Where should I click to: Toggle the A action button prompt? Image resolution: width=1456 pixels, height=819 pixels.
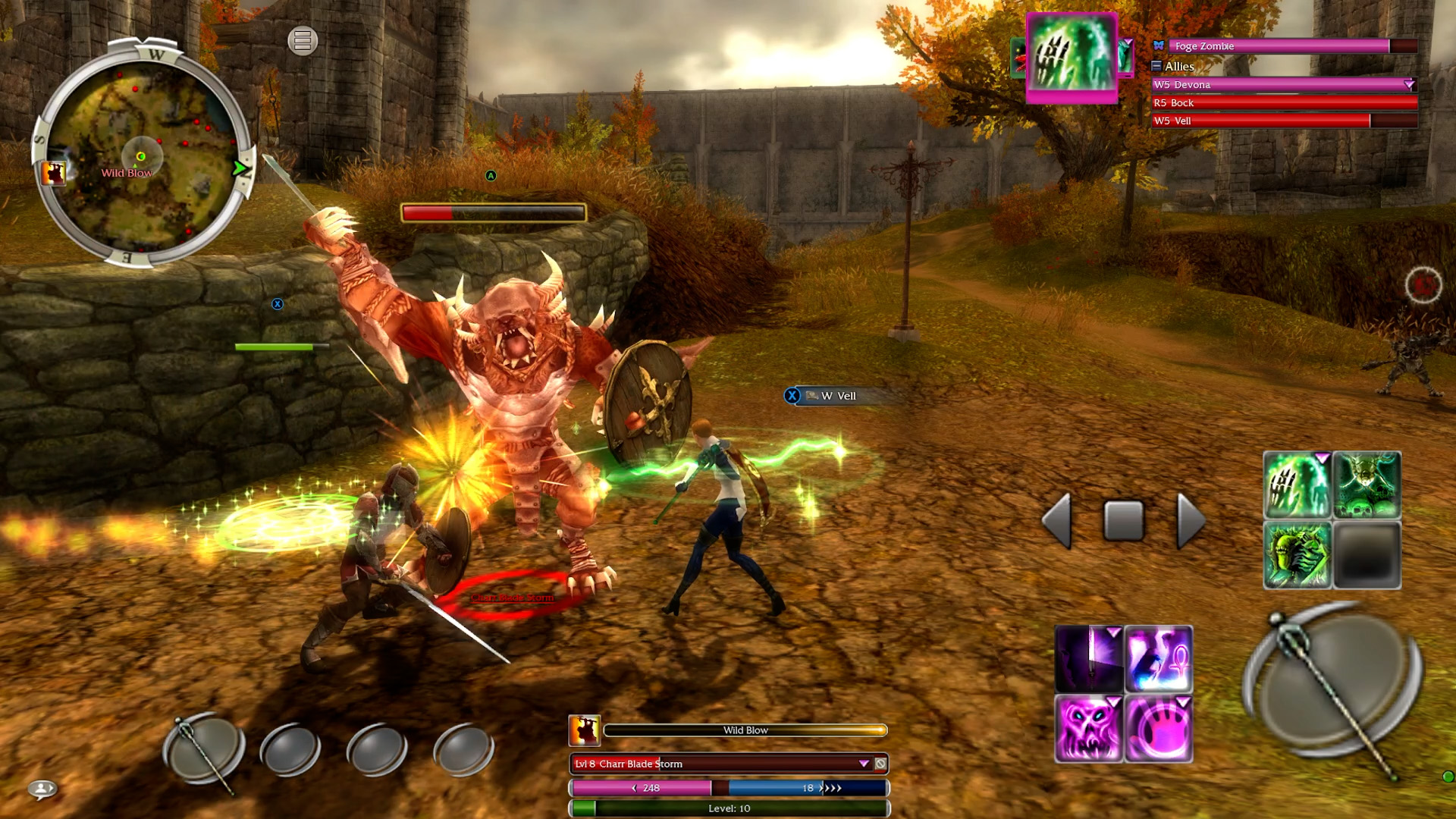point(491,176)
